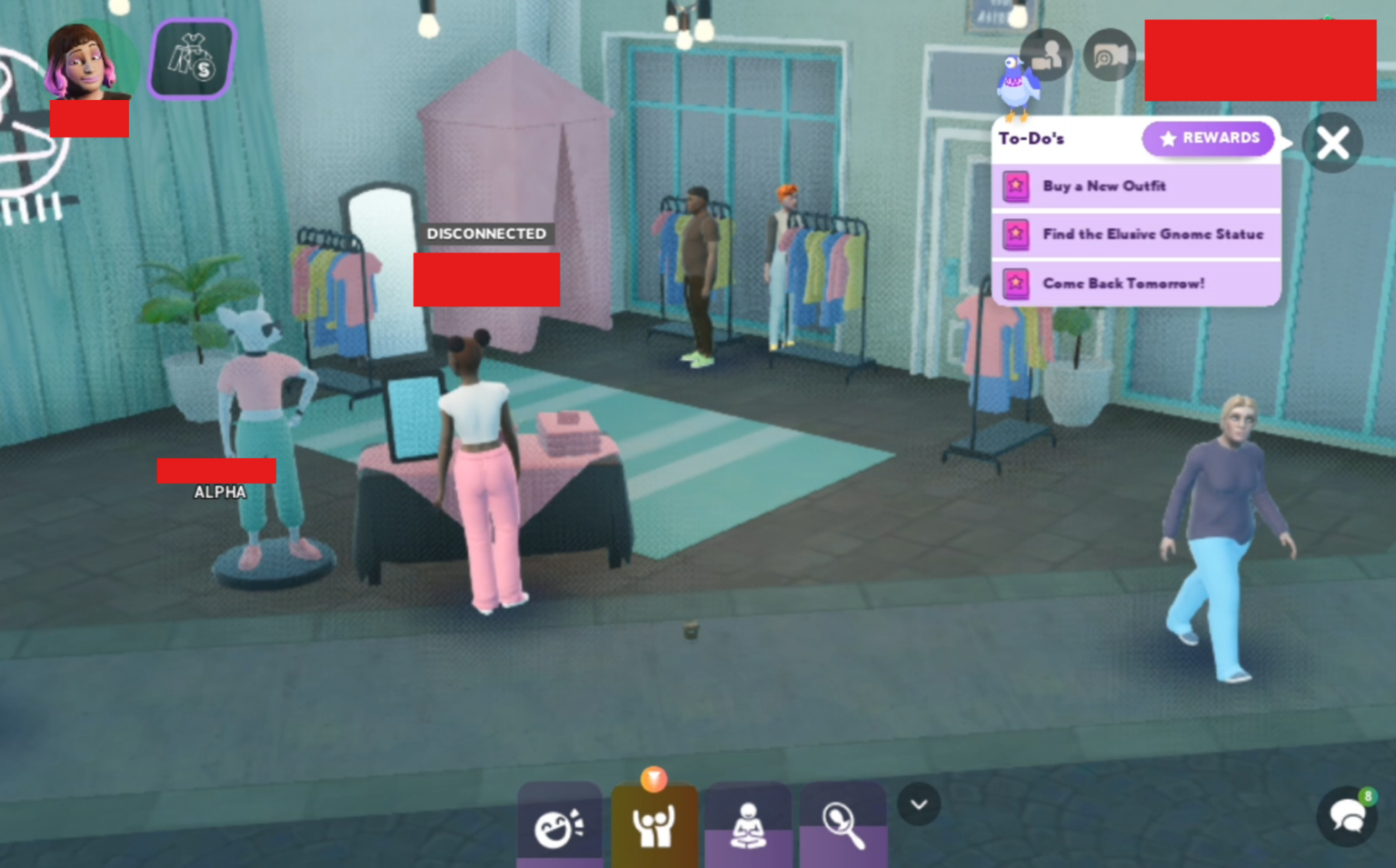Viewport: 1396px width, 868px height.
Task: Open the video capture mode
Action: 1111,55
